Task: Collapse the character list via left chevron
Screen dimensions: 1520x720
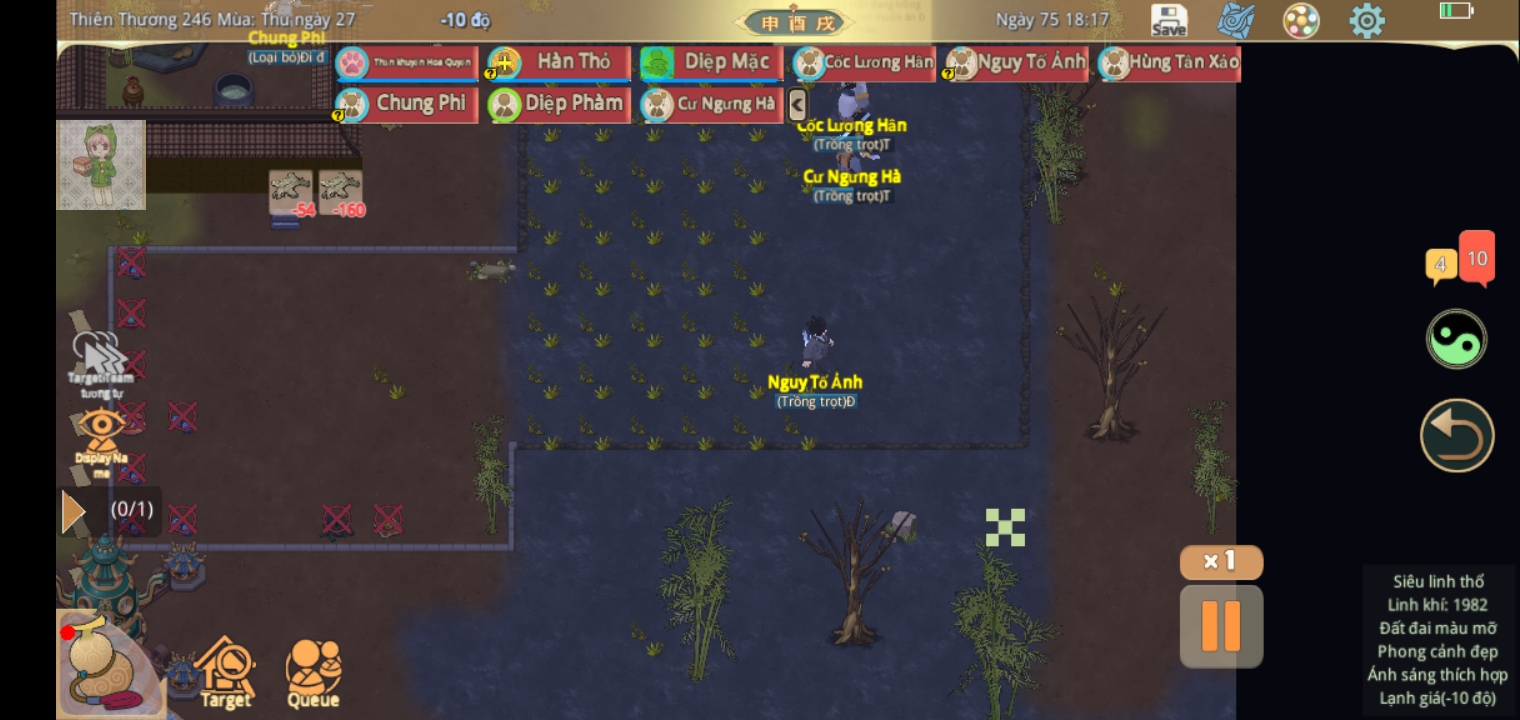Action: pyautogui.click(x=796, y=103)
